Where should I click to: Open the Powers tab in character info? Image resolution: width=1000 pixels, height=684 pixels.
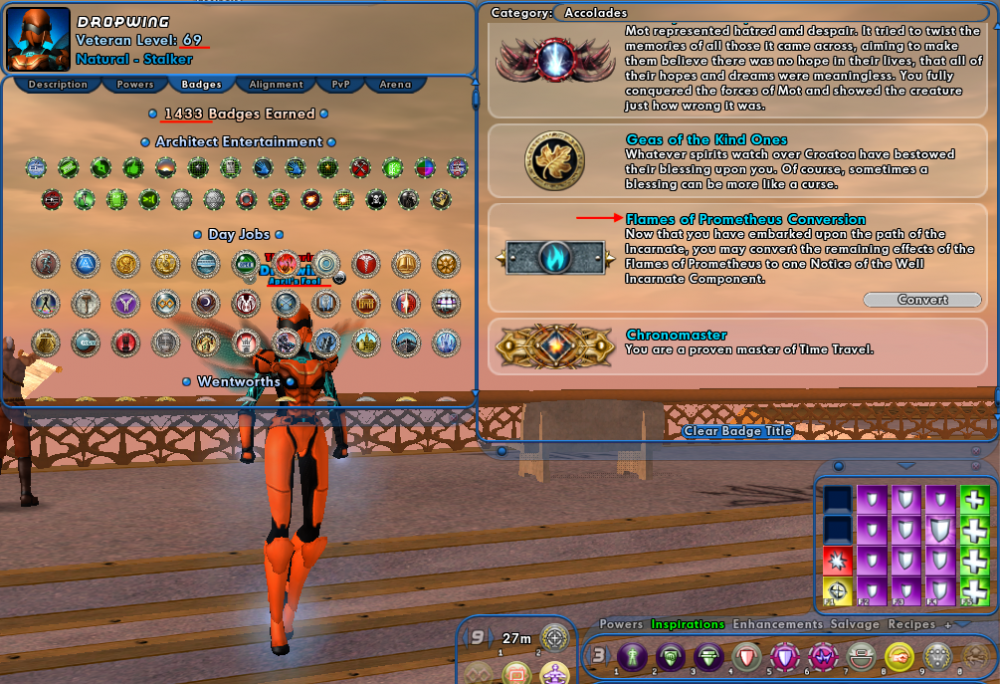pyautogui.click(x=135, y=85)
